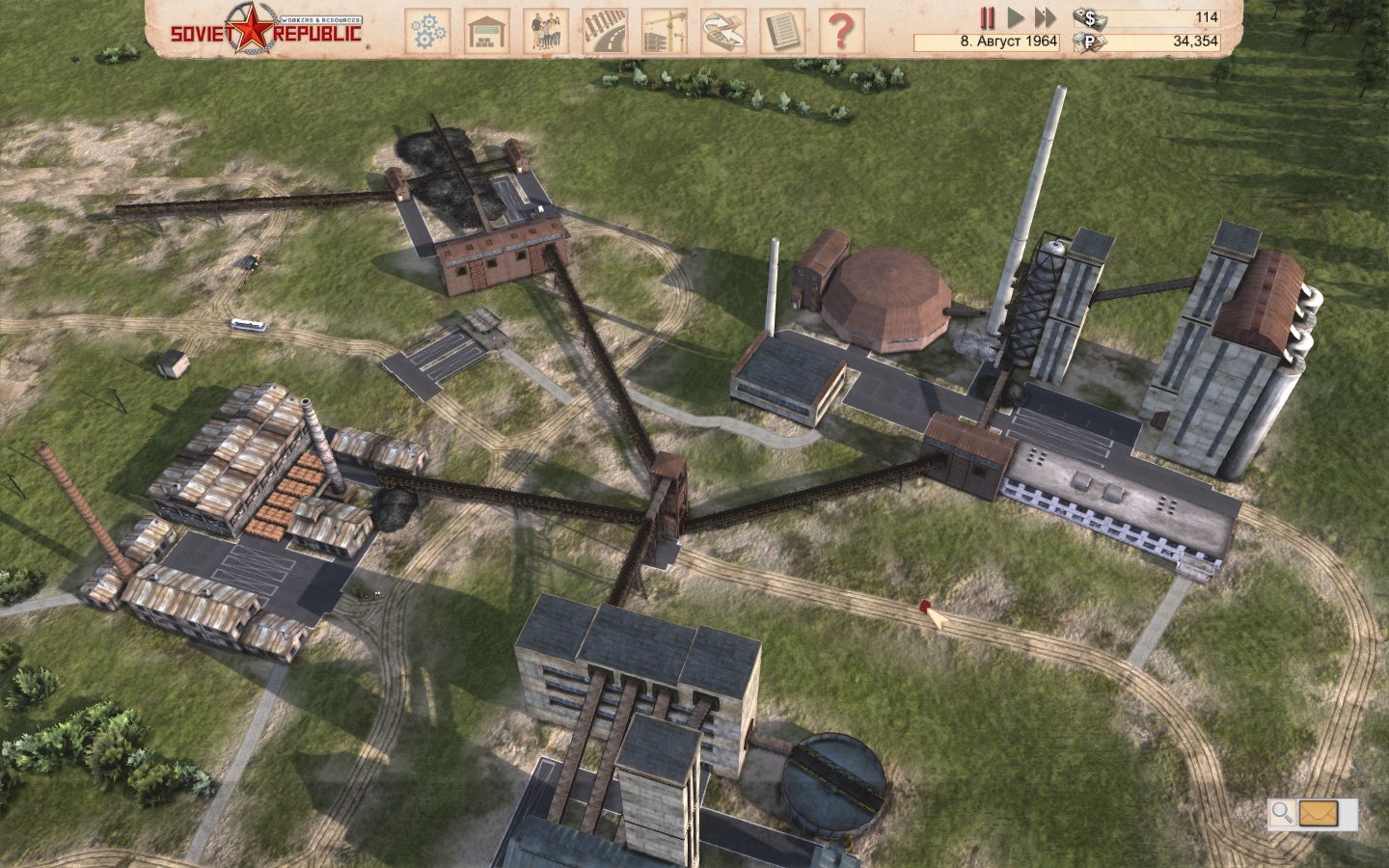Screen dimensions: 1389x868
Task: Open the red question mark help
Action: (x=840, y=30)
